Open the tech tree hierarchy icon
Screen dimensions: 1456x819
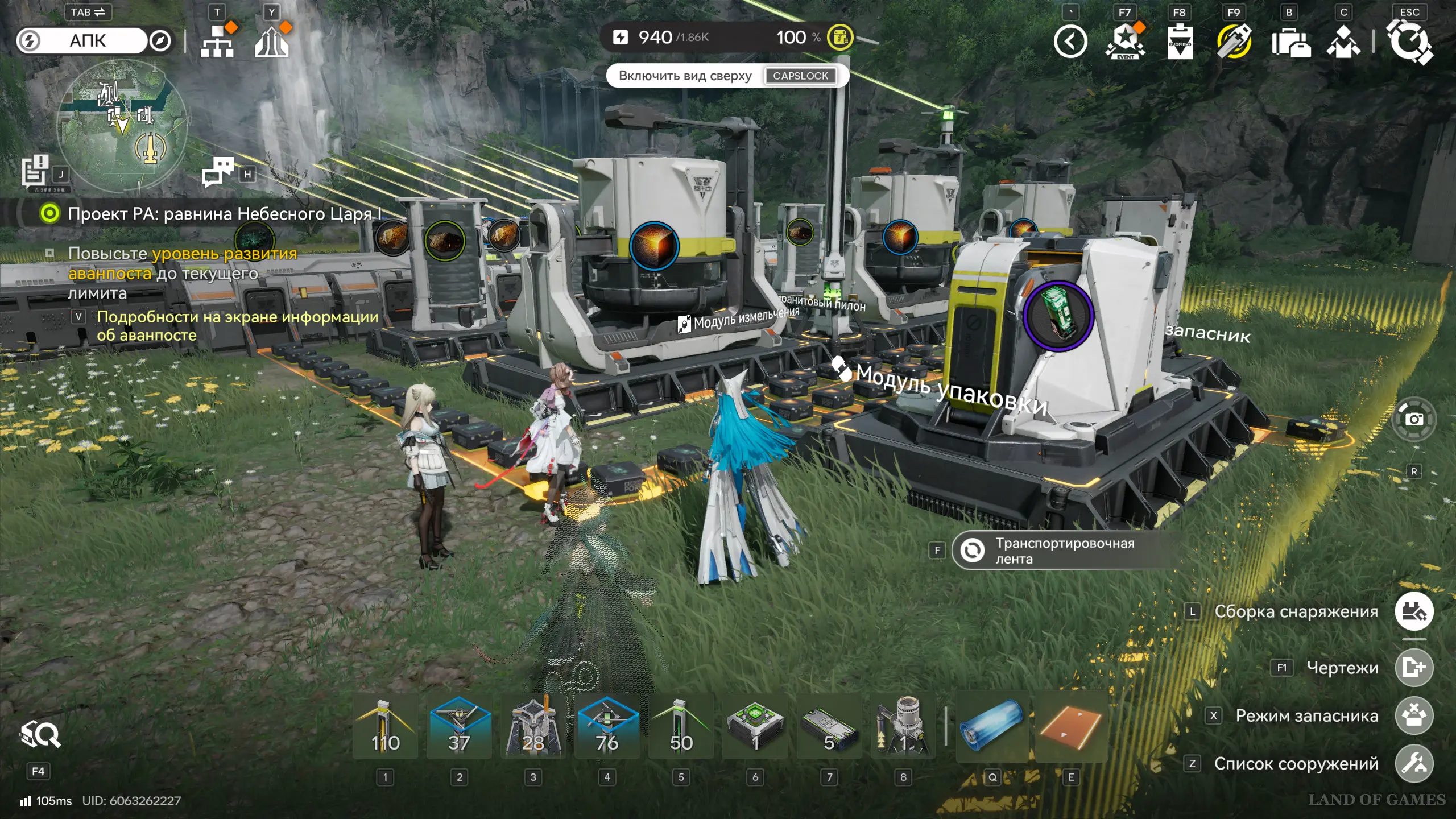pos(217,41)
